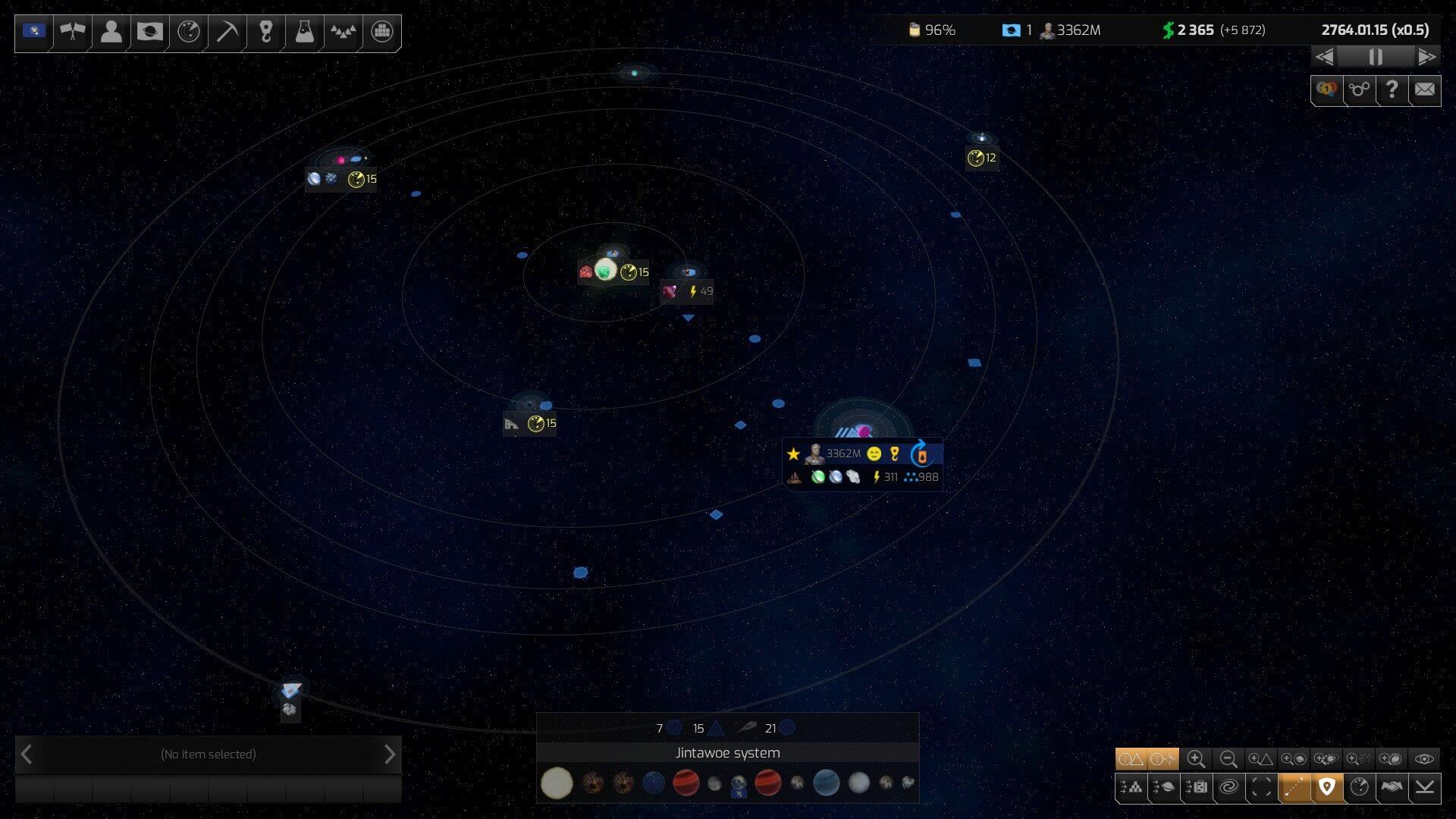Toggle the eye visibility button
The image size is (1456, 819).
(x=1424, y=759)
